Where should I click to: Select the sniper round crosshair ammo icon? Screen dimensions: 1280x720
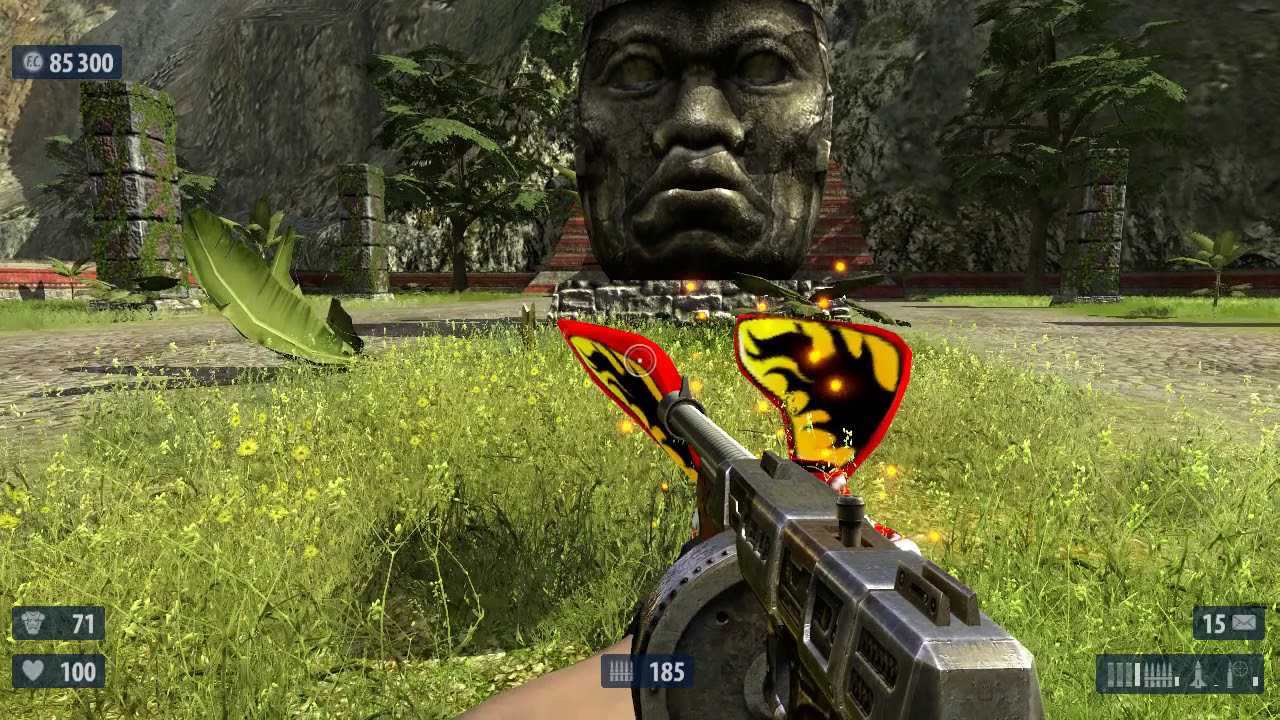coord(1241,670)
